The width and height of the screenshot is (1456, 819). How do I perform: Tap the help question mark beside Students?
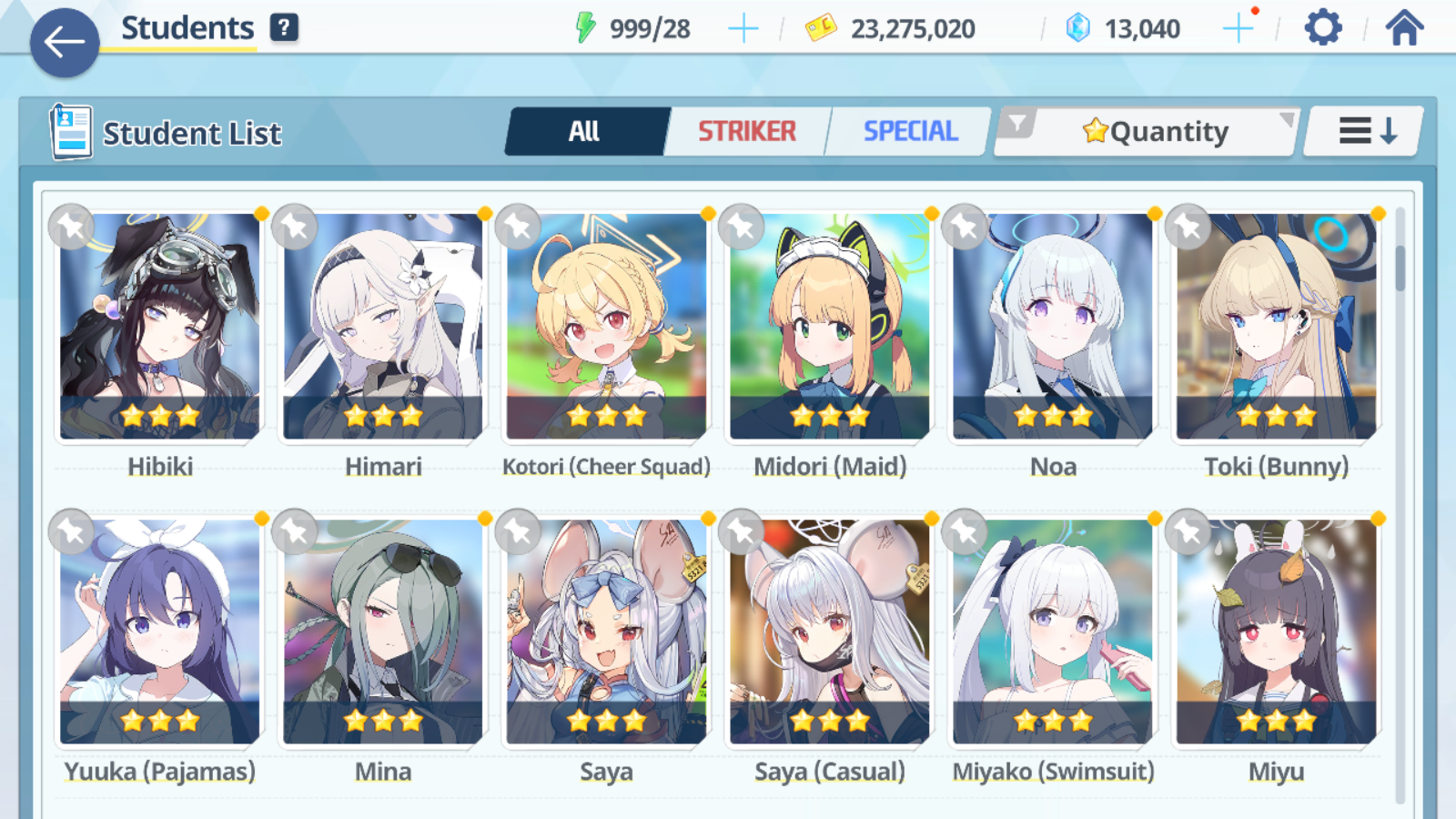(285, 27)
